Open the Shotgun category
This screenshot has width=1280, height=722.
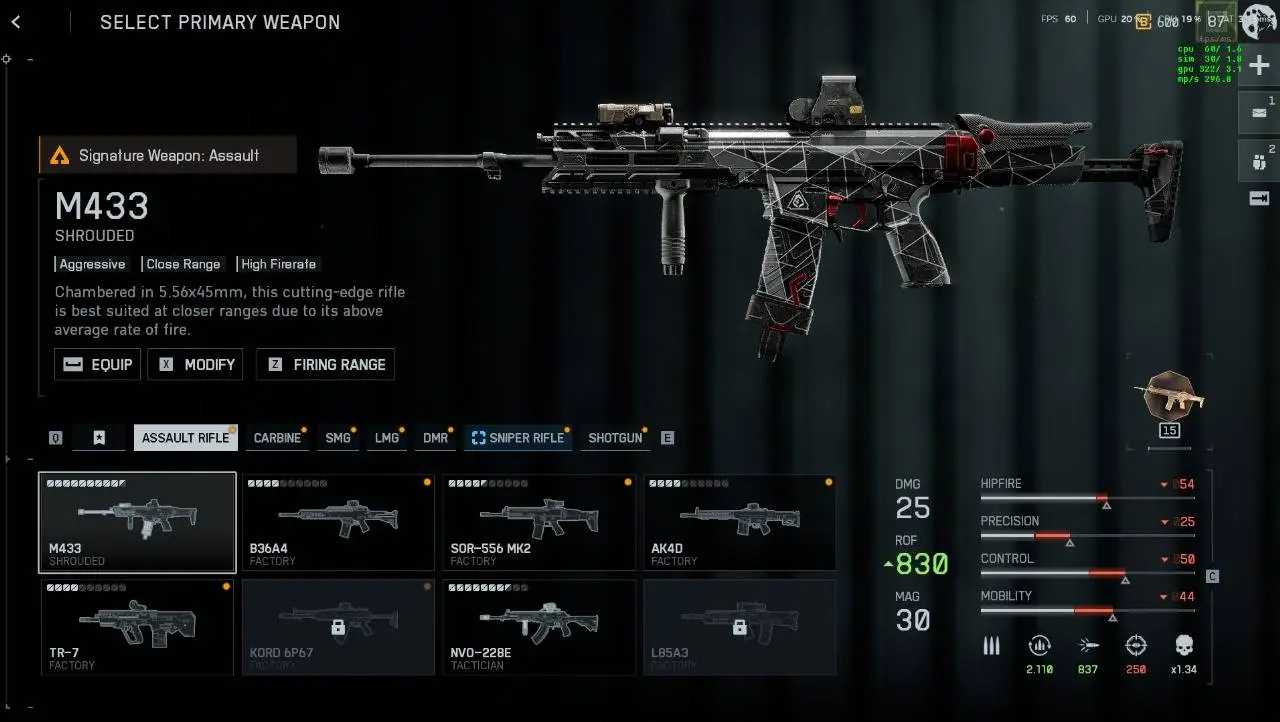(x=615, y=438)
